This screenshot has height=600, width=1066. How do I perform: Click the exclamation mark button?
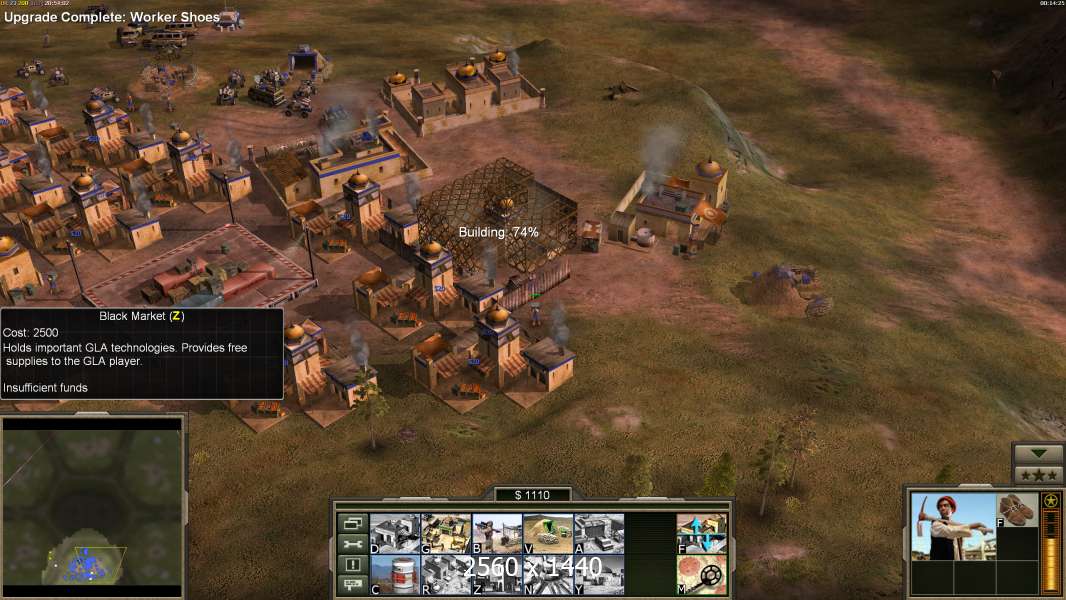coord(353,565)
